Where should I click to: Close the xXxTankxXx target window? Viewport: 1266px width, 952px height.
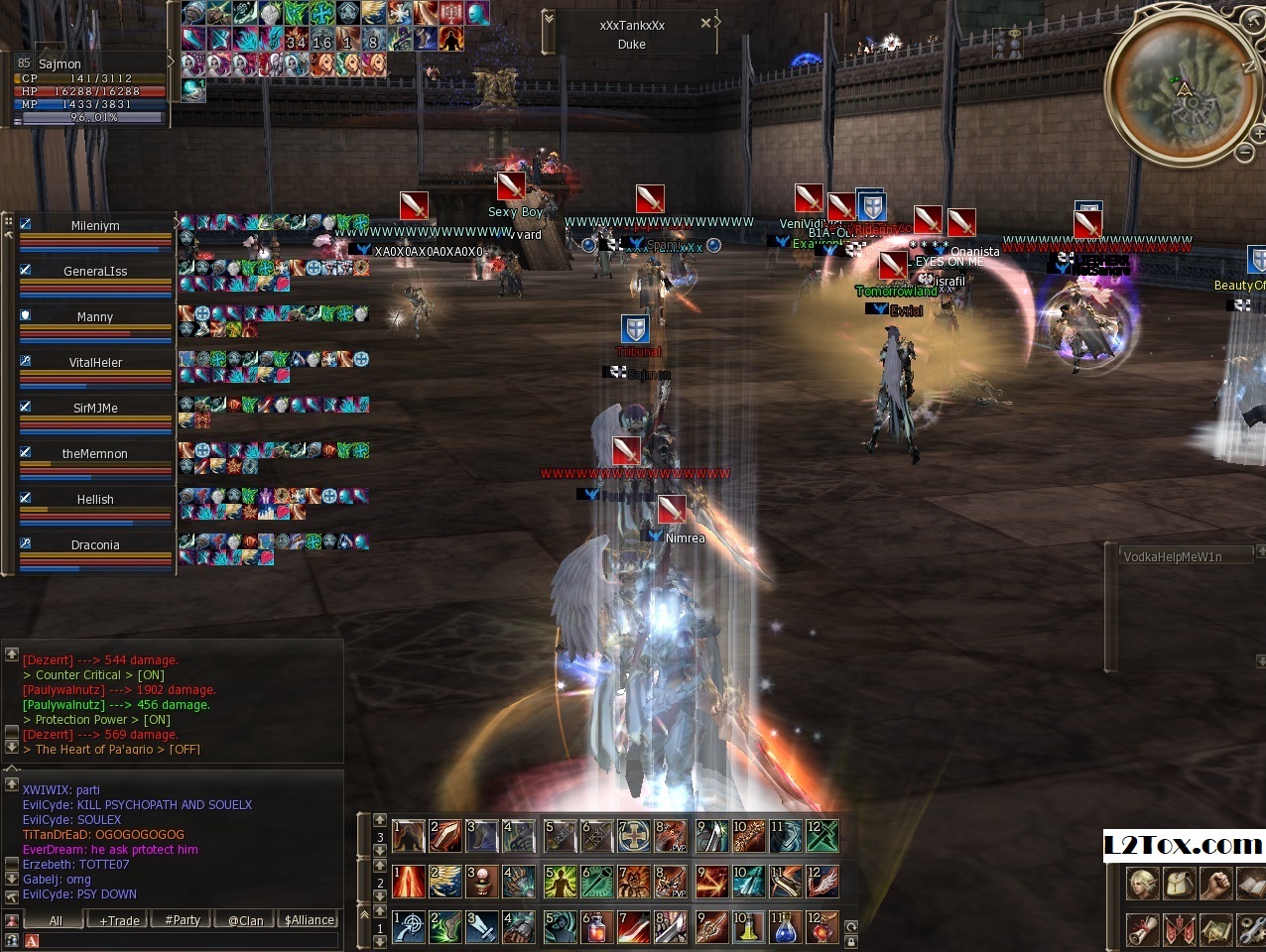click(705, 23)
